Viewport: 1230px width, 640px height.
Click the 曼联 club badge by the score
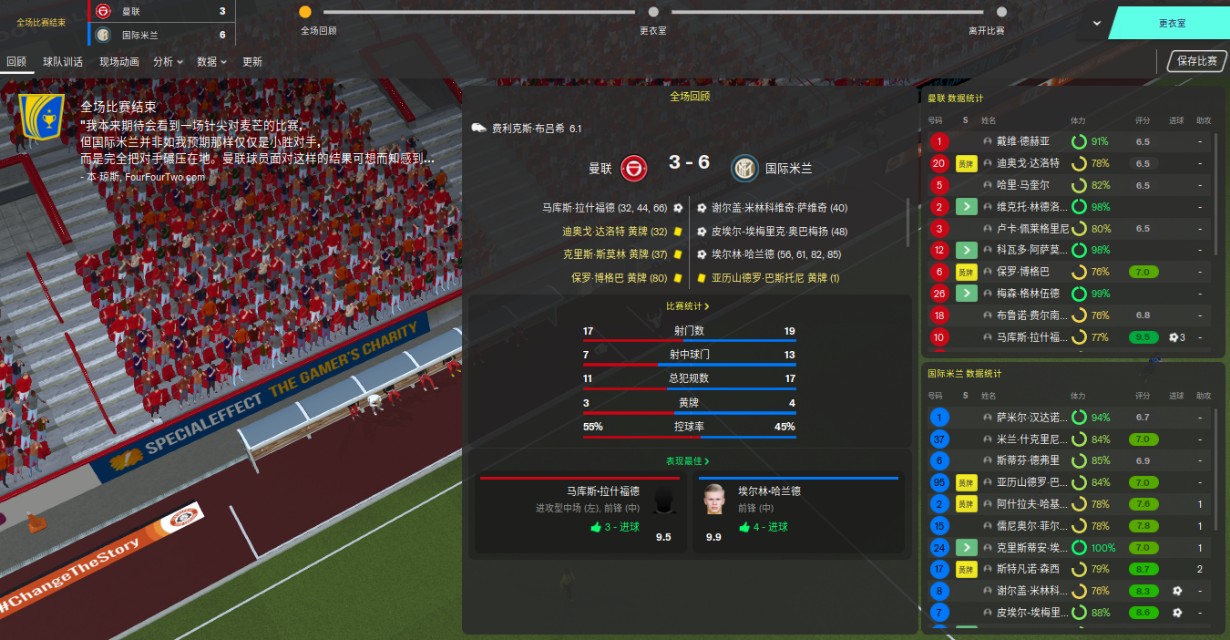634,167
